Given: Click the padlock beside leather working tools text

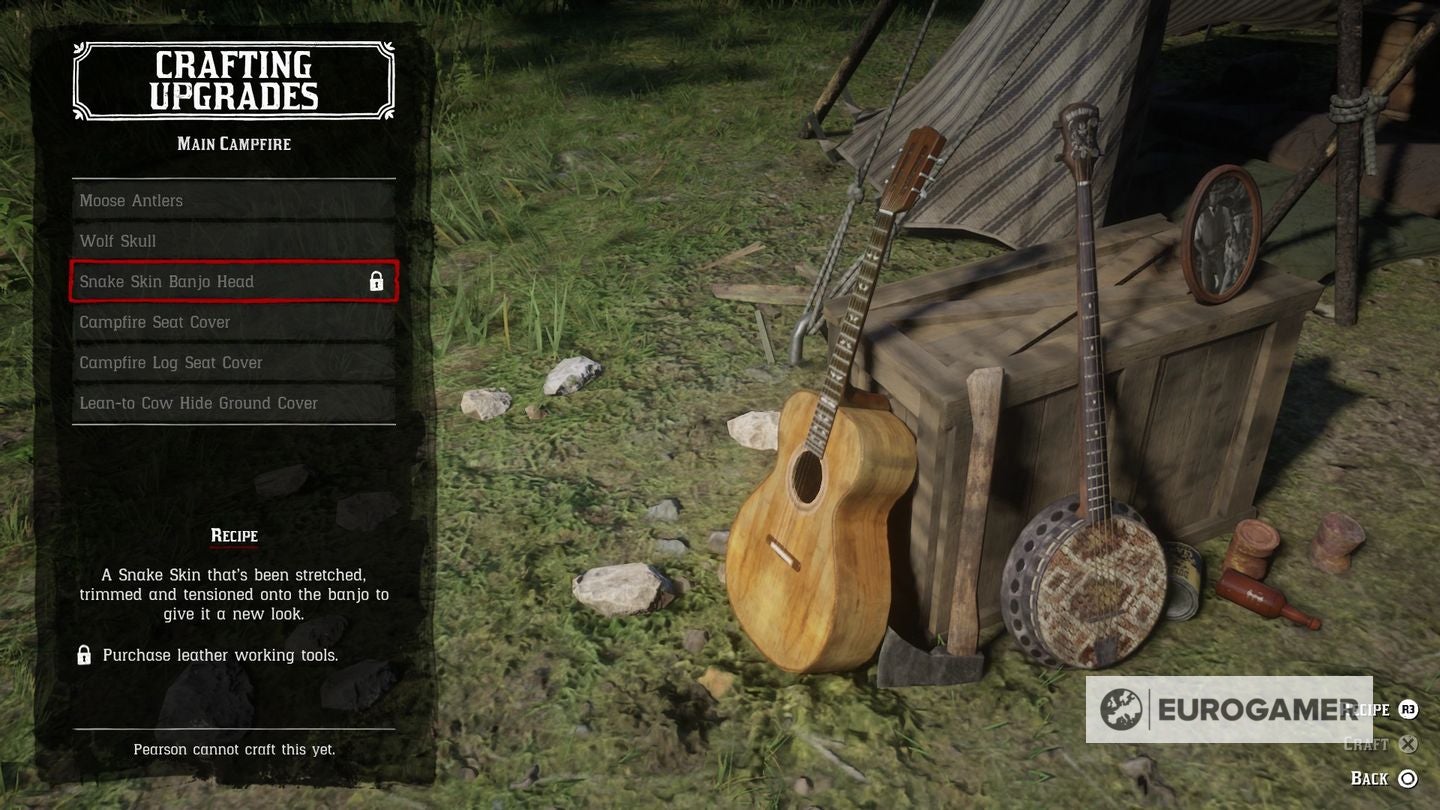Looking at the screenshot, I should [84, 655].
